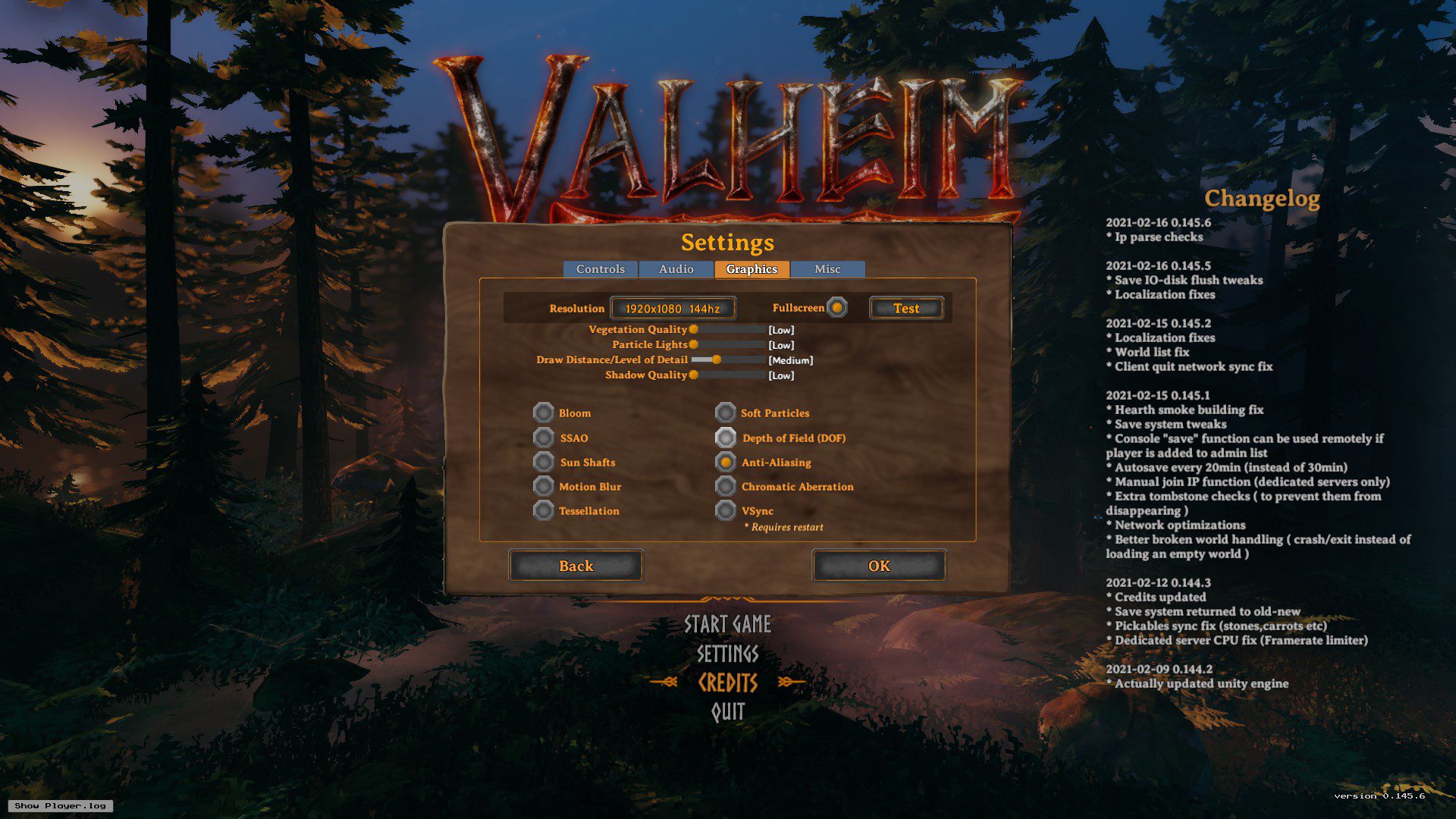Screen dimensions: 1456x819
Task: Turn on Sun Shafts
Action: click(543, 462)
